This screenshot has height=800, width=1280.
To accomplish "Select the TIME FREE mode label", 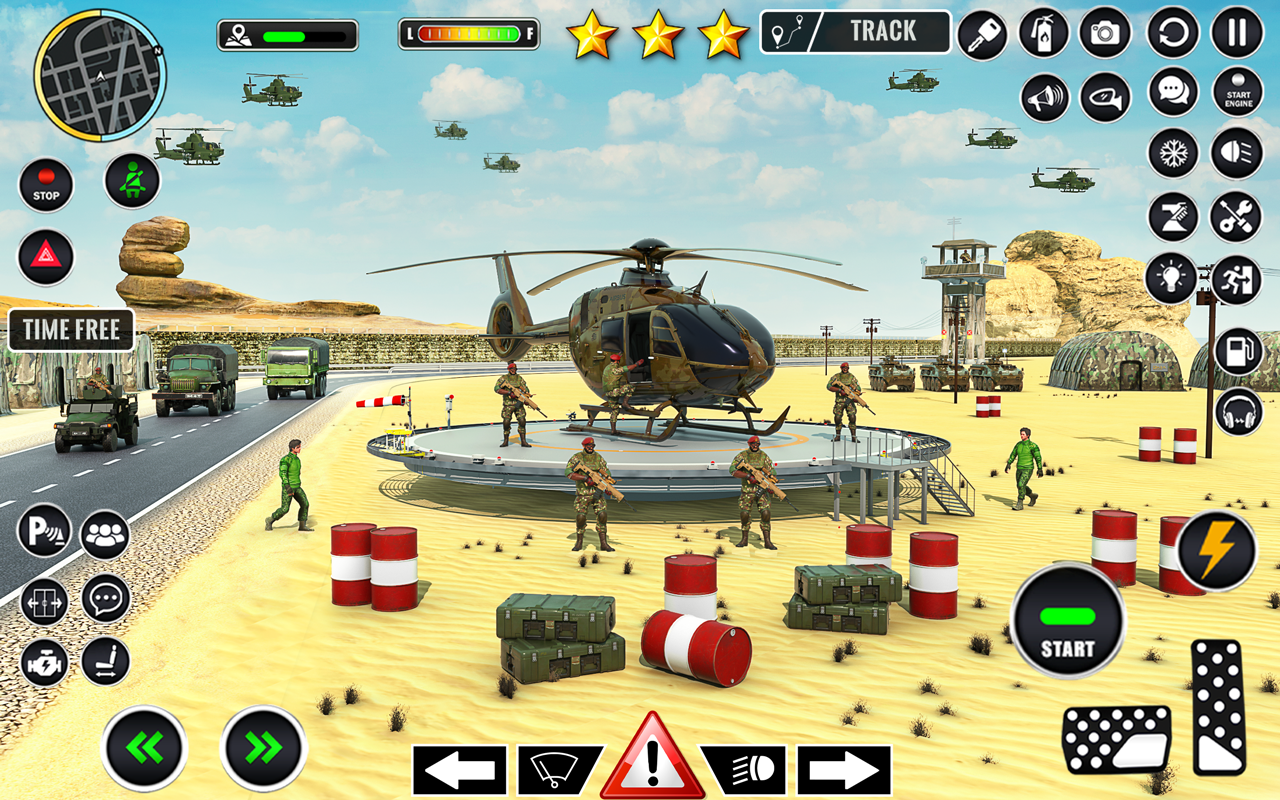I will pyautogui.click(x=69, y=330).
